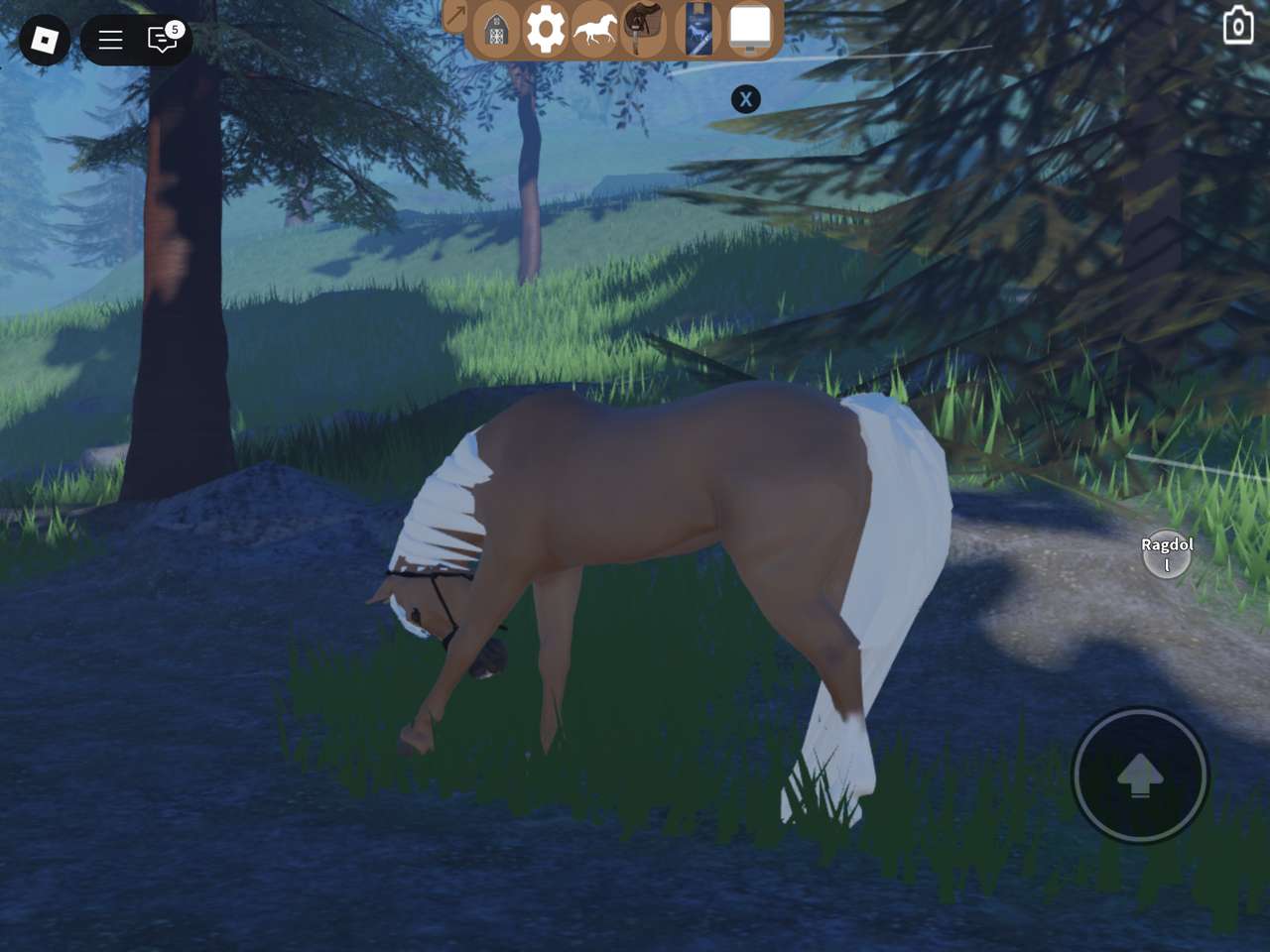Open the saddle tack menu
The image size is (1270, 952).
[642, 27]
